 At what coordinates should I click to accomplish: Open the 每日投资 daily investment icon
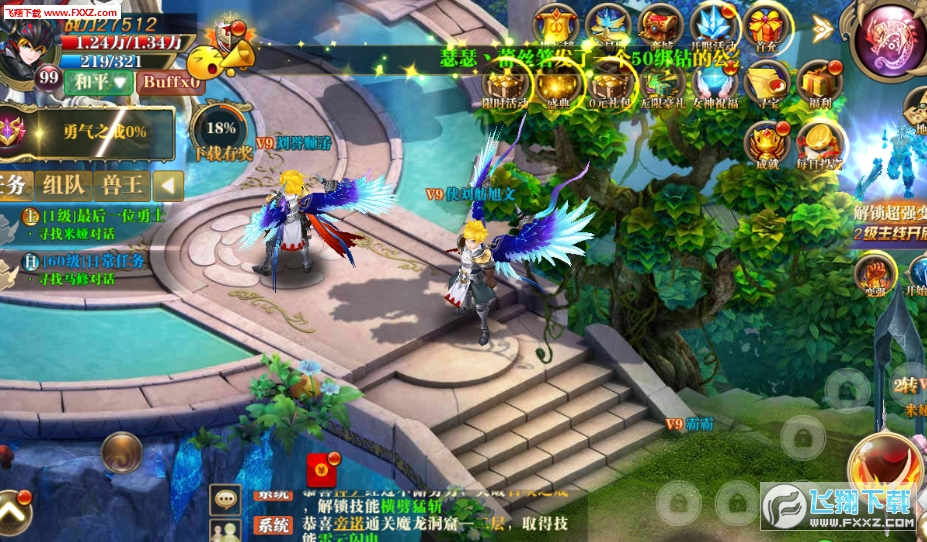820,145
